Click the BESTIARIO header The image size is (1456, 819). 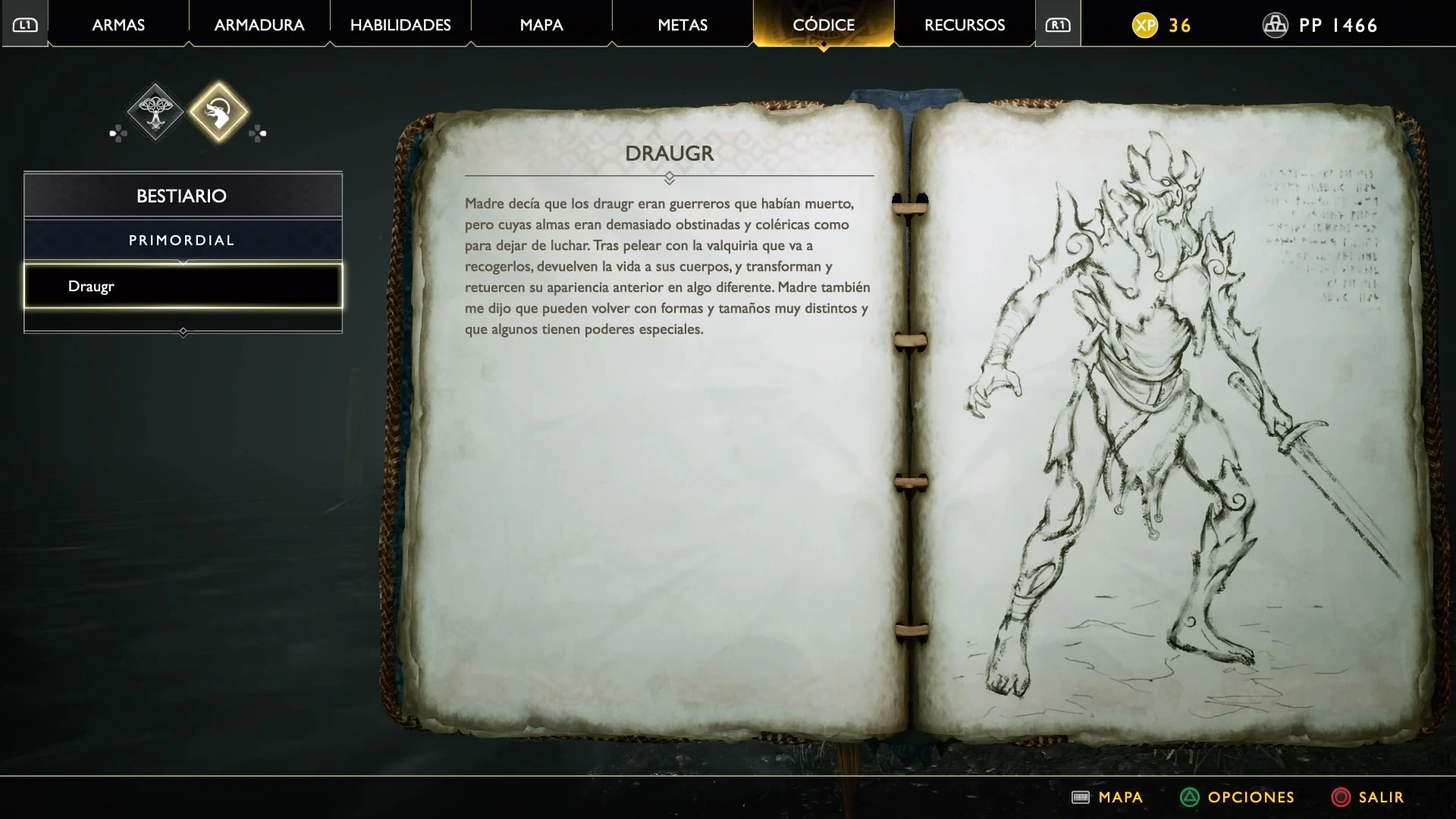tap(183, 196)
